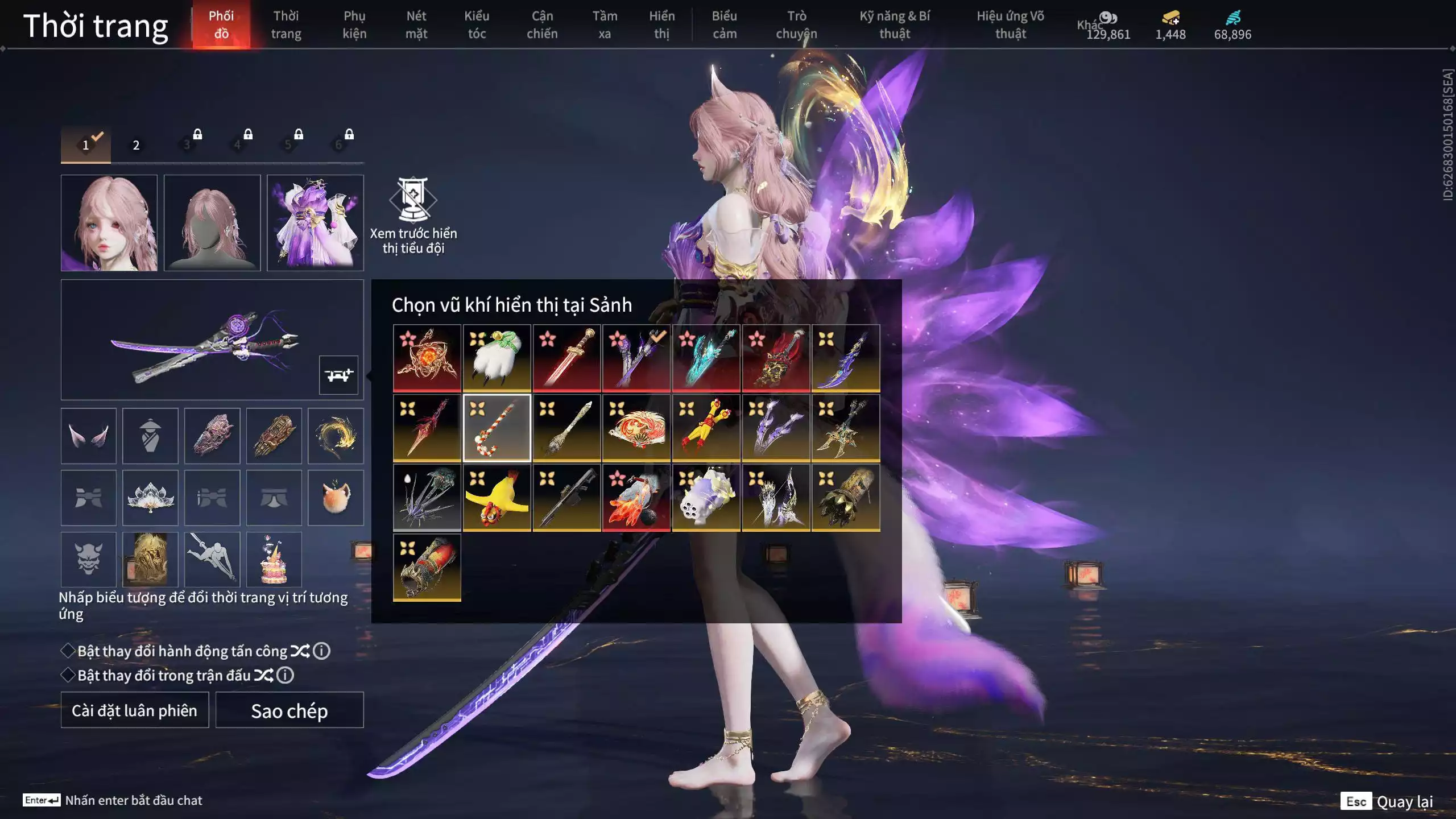The height and width of the screenshot is (819, 1456).
Task: Select the red phoenix fan weapon
Action: [636, 428]
